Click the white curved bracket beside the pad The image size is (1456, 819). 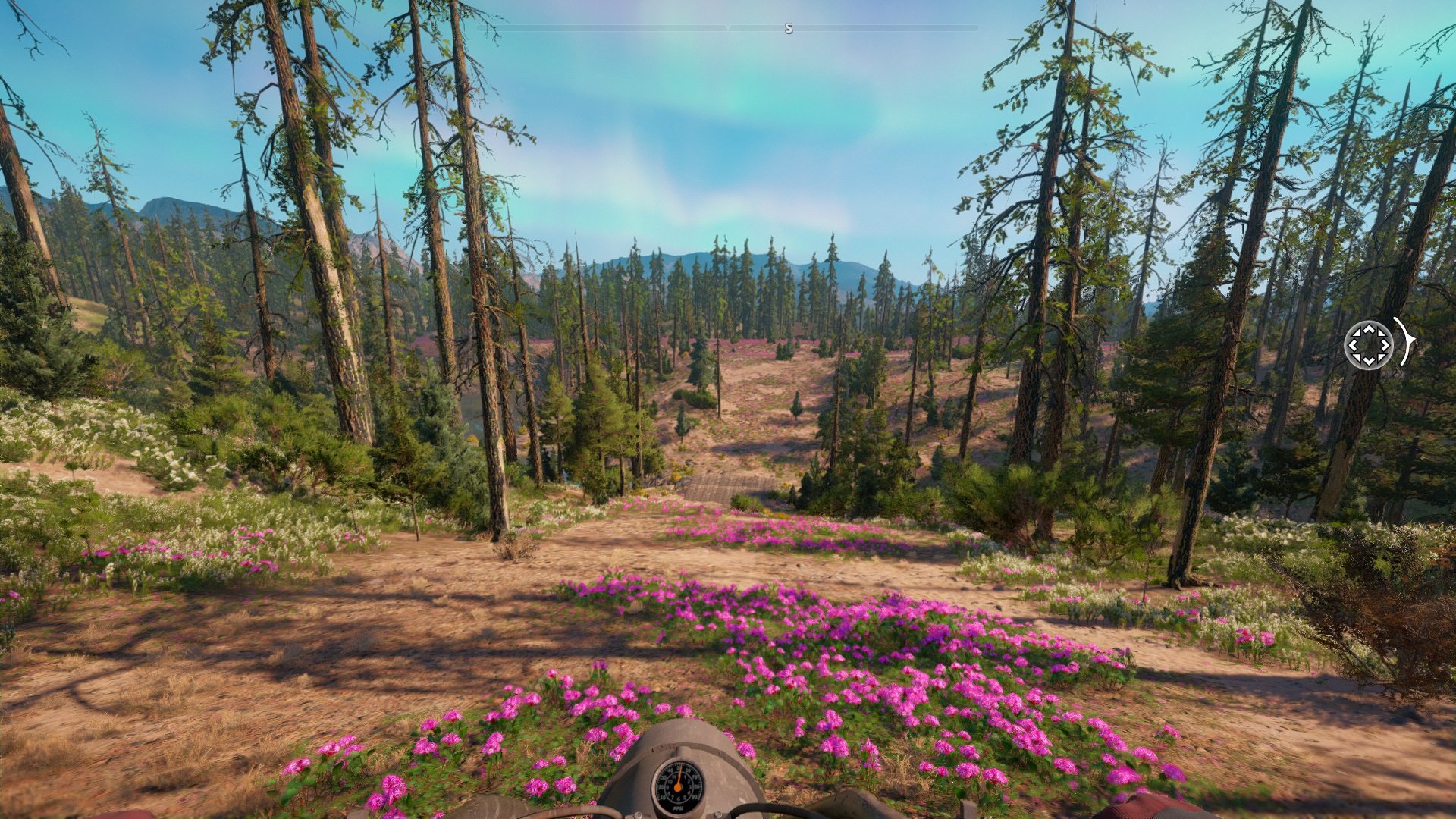pos(1407,342)
